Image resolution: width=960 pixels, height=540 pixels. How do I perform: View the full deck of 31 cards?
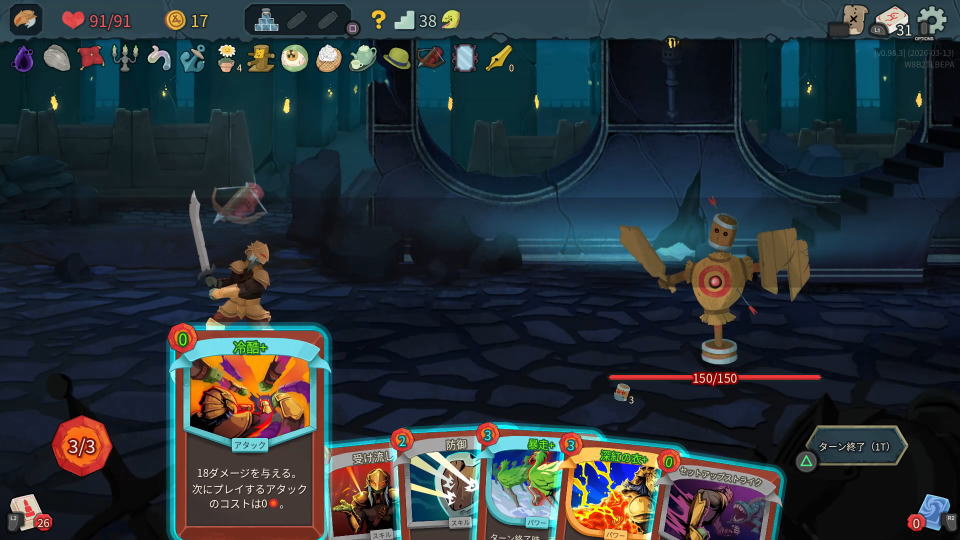891,21
